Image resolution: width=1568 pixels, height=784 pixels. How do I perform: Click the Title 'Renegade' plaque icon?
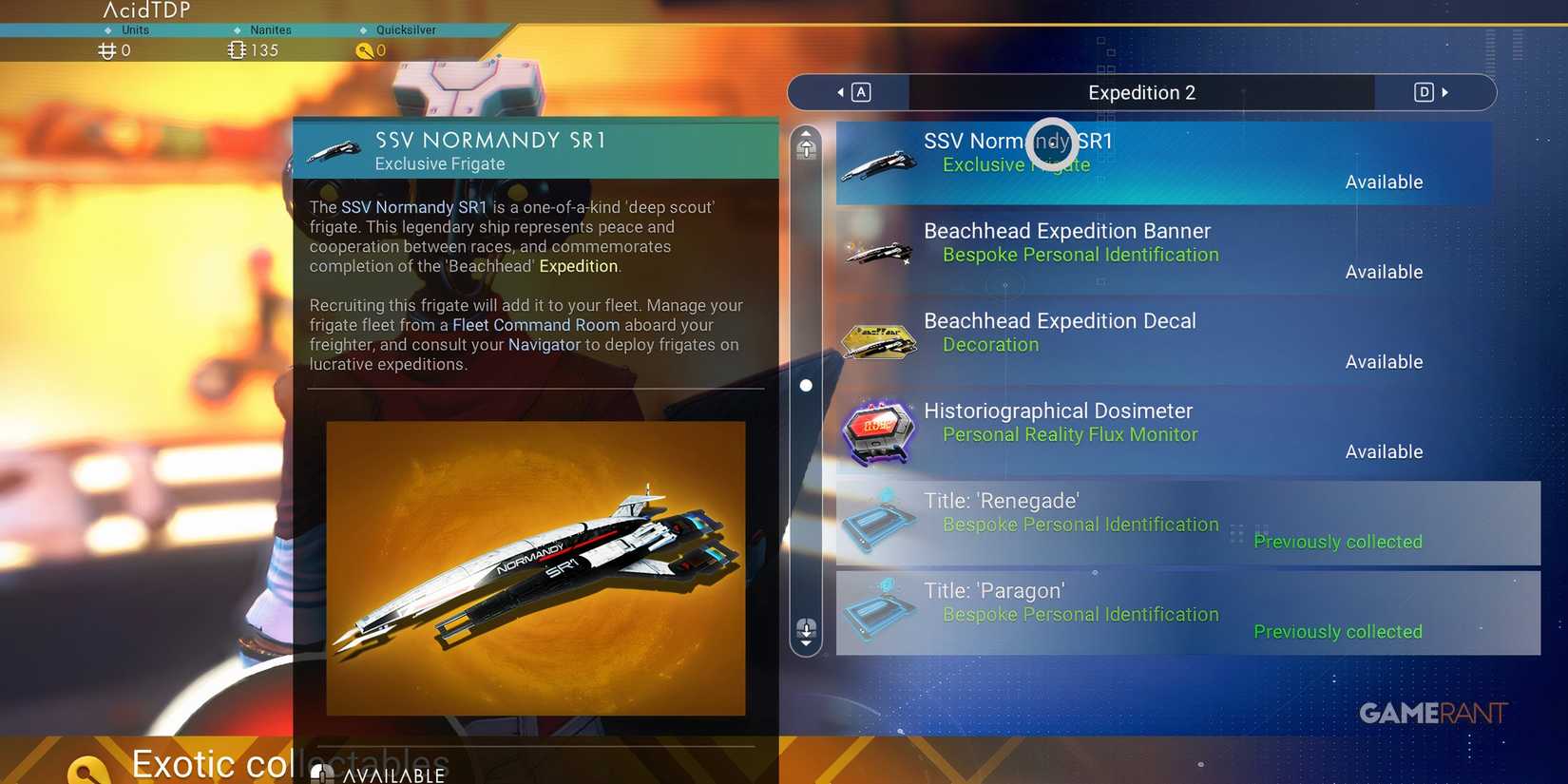(876, 521)
